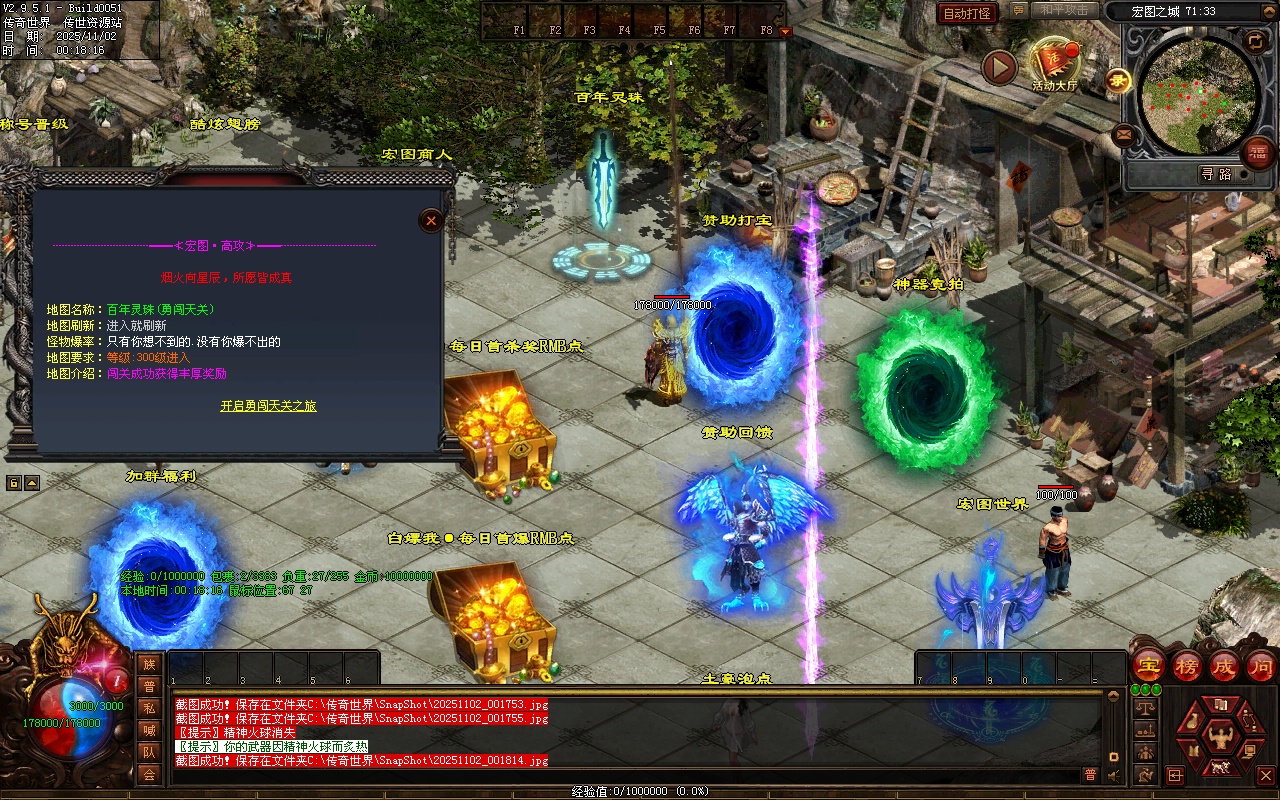Viewport: 1280px width, 800px height.
Task: Open the 成 achievements round button
Action: click(1224, 665)
